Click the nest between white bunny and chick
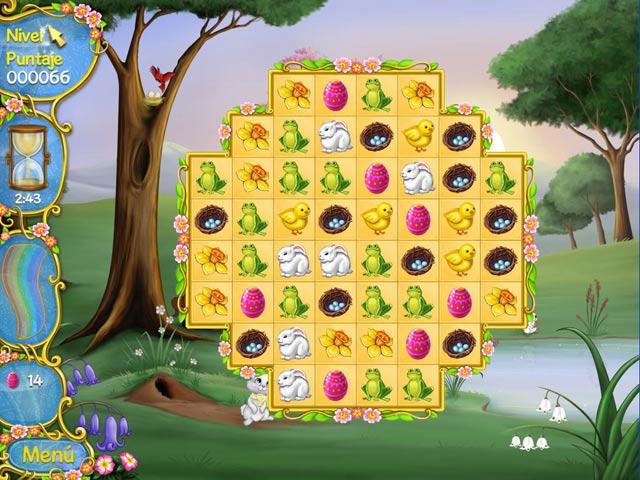640x480 pixels. pos(376,136)
